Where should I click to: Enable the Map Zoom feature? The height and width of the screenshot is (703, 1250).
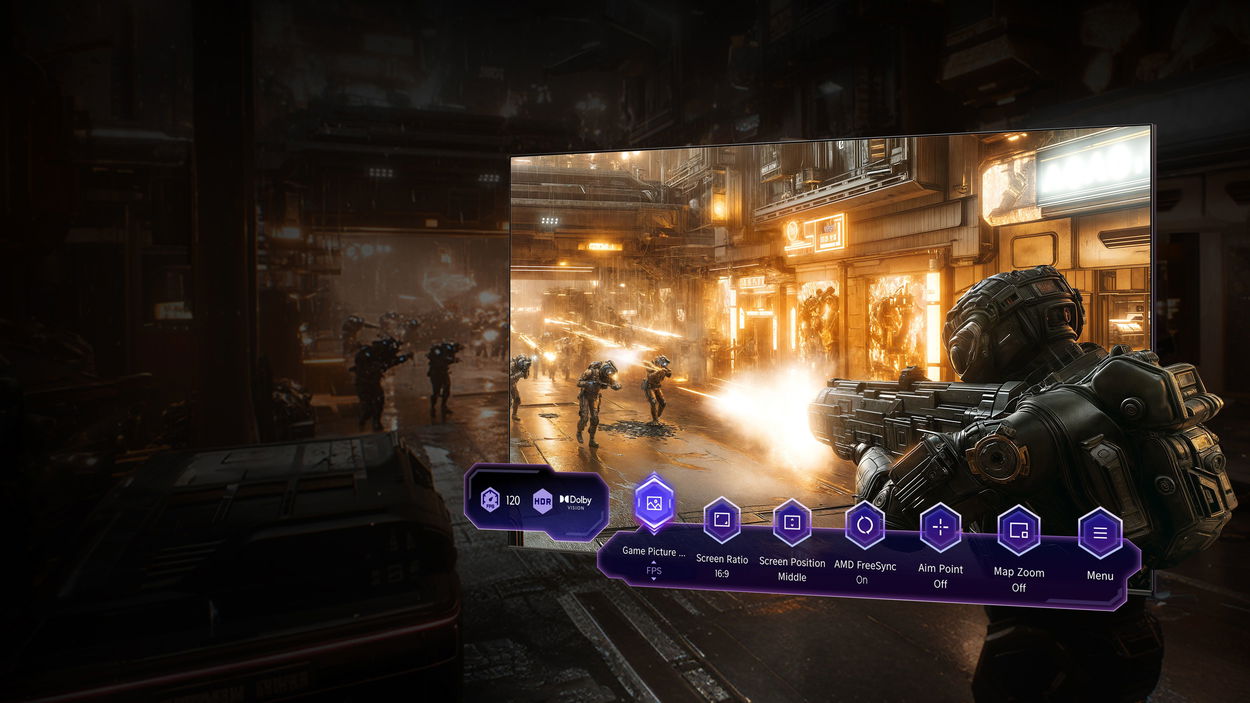pos(1018,530)
